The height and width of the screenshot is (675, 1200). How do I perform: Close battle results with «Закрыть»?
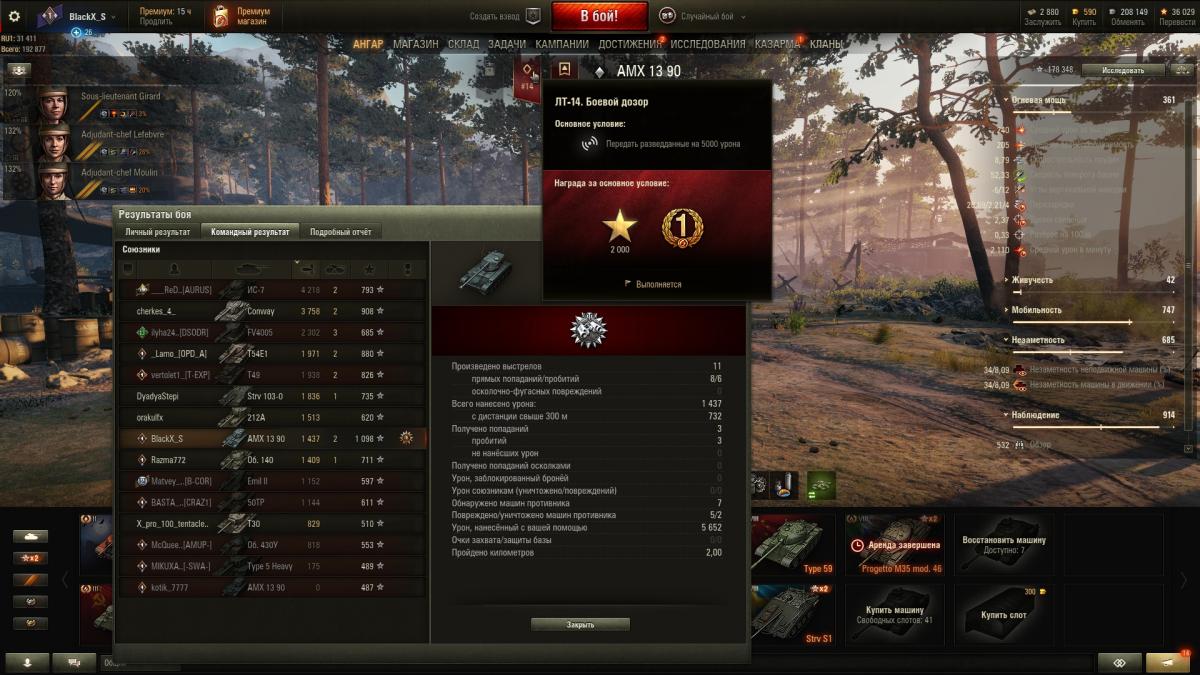pos(580,625)
